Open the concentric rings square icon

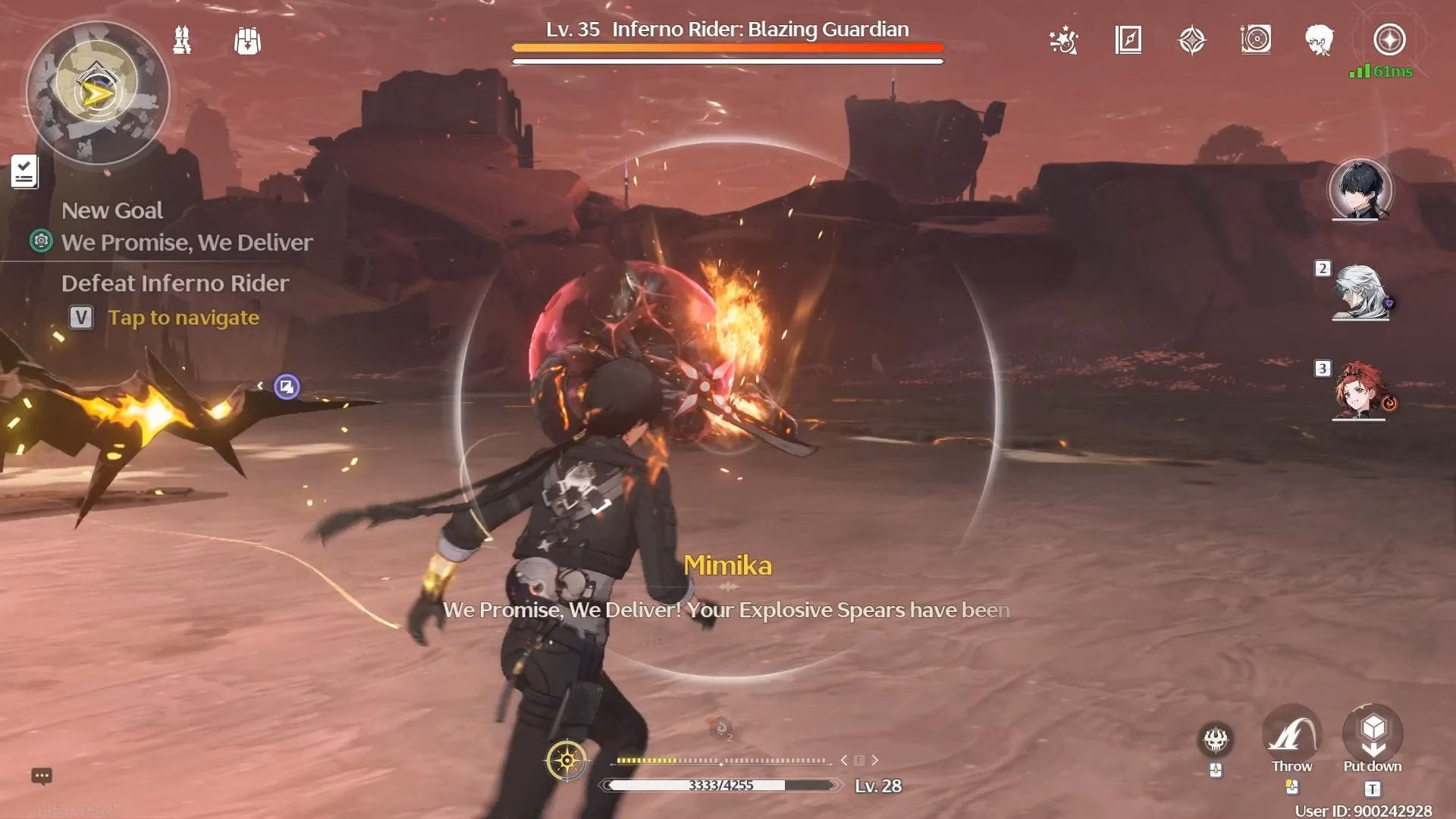click(x=1256, y=39)
